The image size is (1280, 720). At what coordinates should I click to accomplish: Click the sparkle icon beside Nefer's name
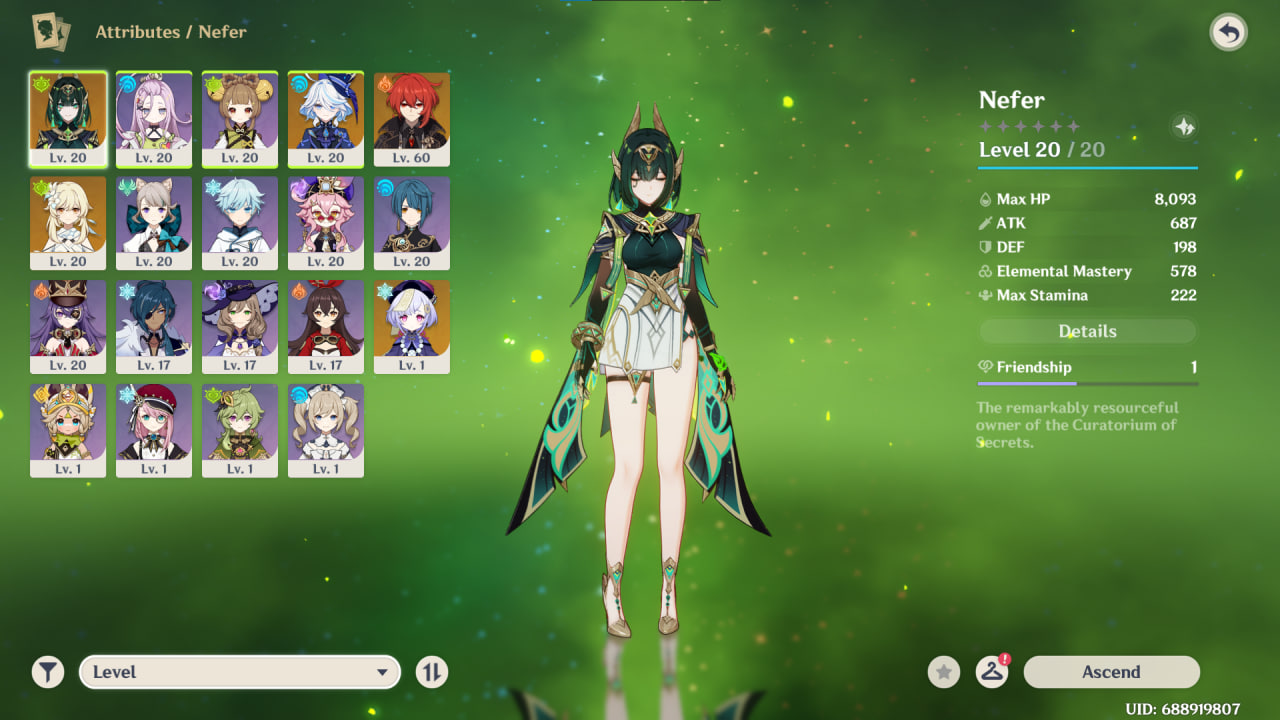click(x=1184, y=127)
